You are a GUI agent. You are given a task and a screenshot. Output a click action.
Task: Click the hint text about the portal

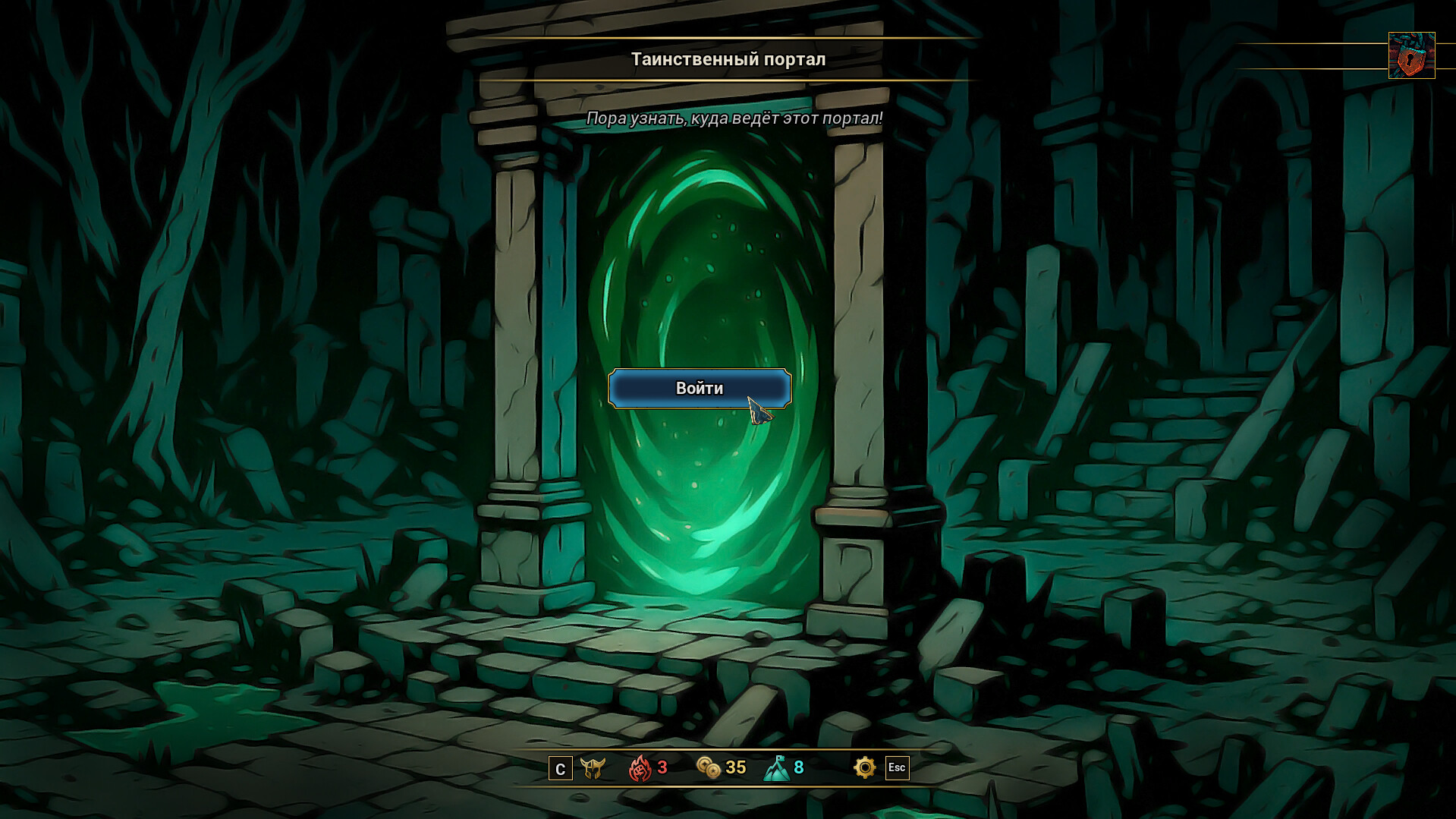tap(734, 118)
